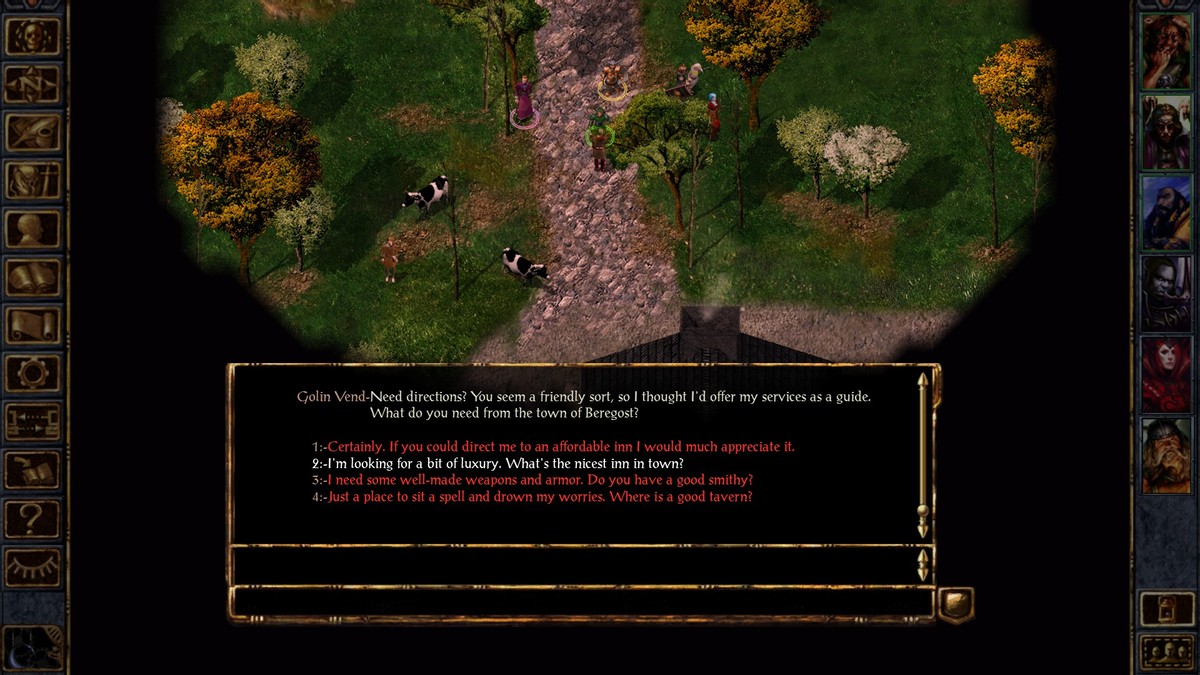The height and width of the screenshot is (675, 1200).
Task: Open the journal quill icon
Action: click(x=33, y=132)
